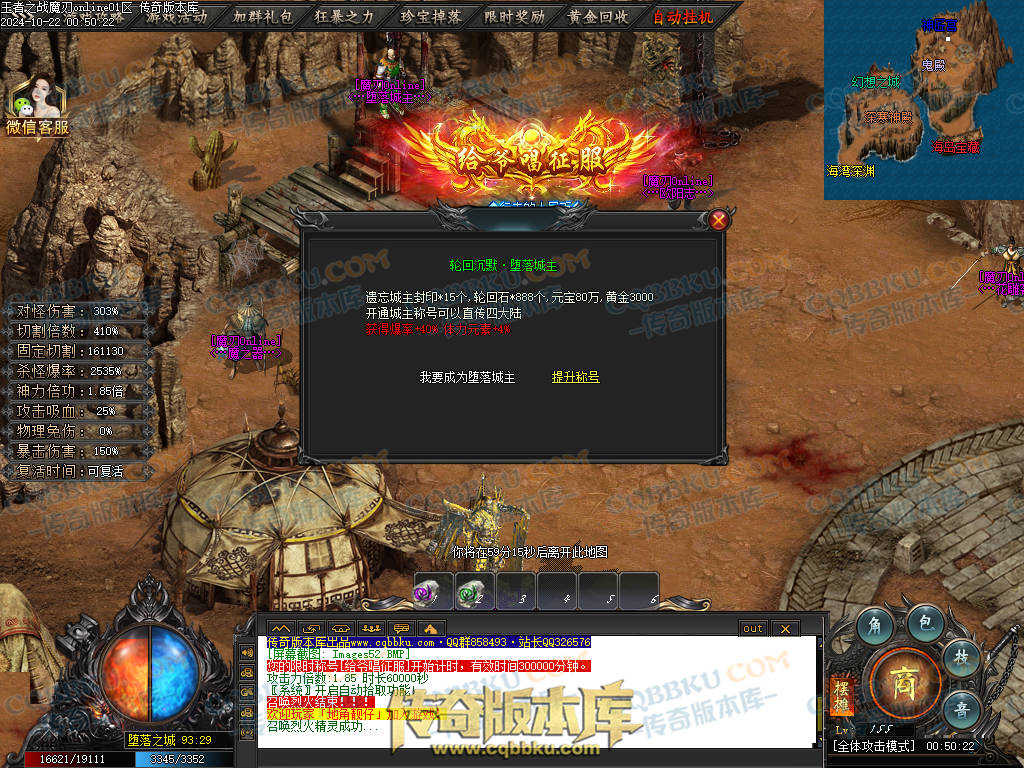Open the minimap in the corner
This screenshot has height=768, width=1024.
923,100
